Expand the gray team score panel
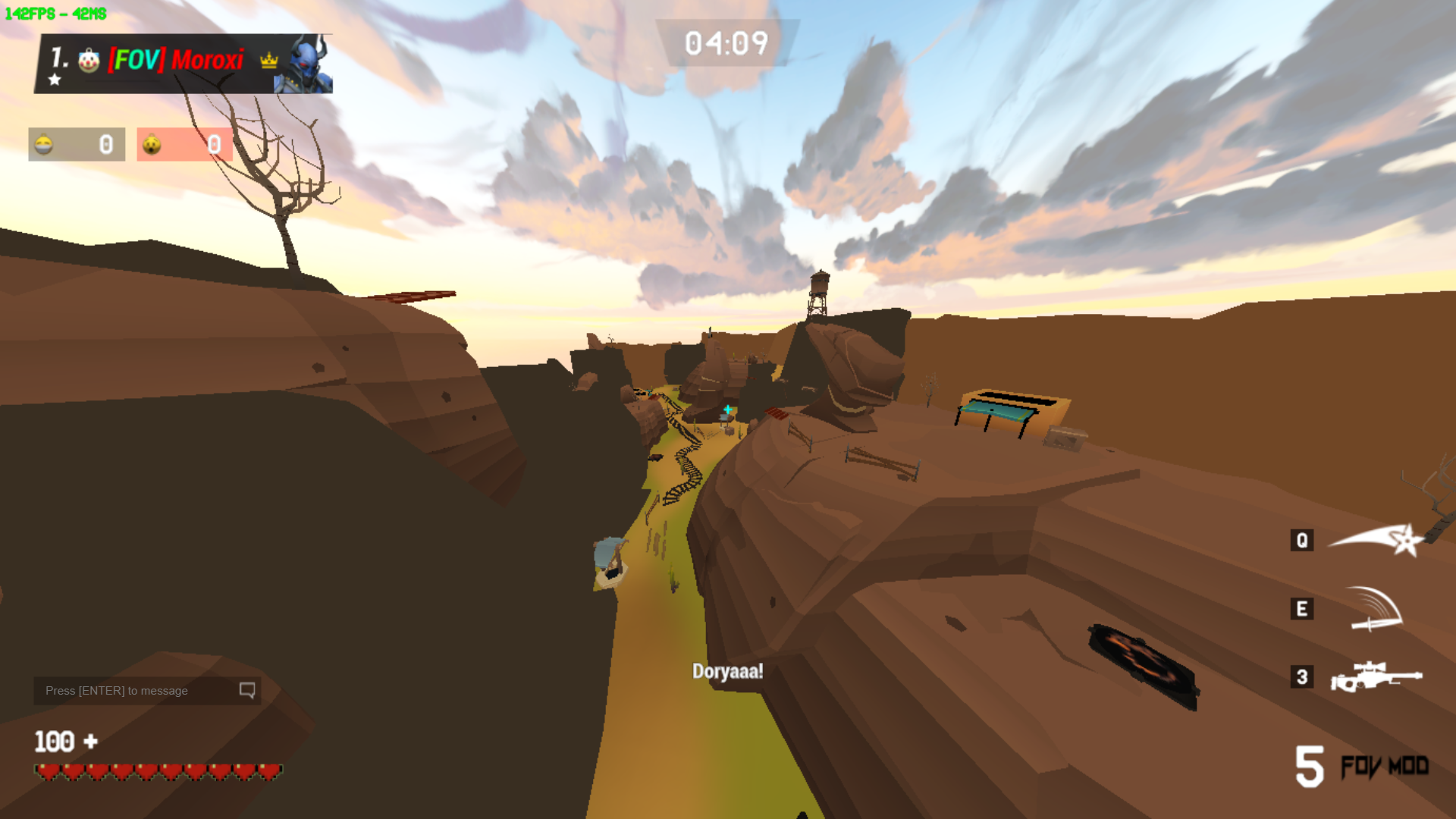 [x=76, y=144]
